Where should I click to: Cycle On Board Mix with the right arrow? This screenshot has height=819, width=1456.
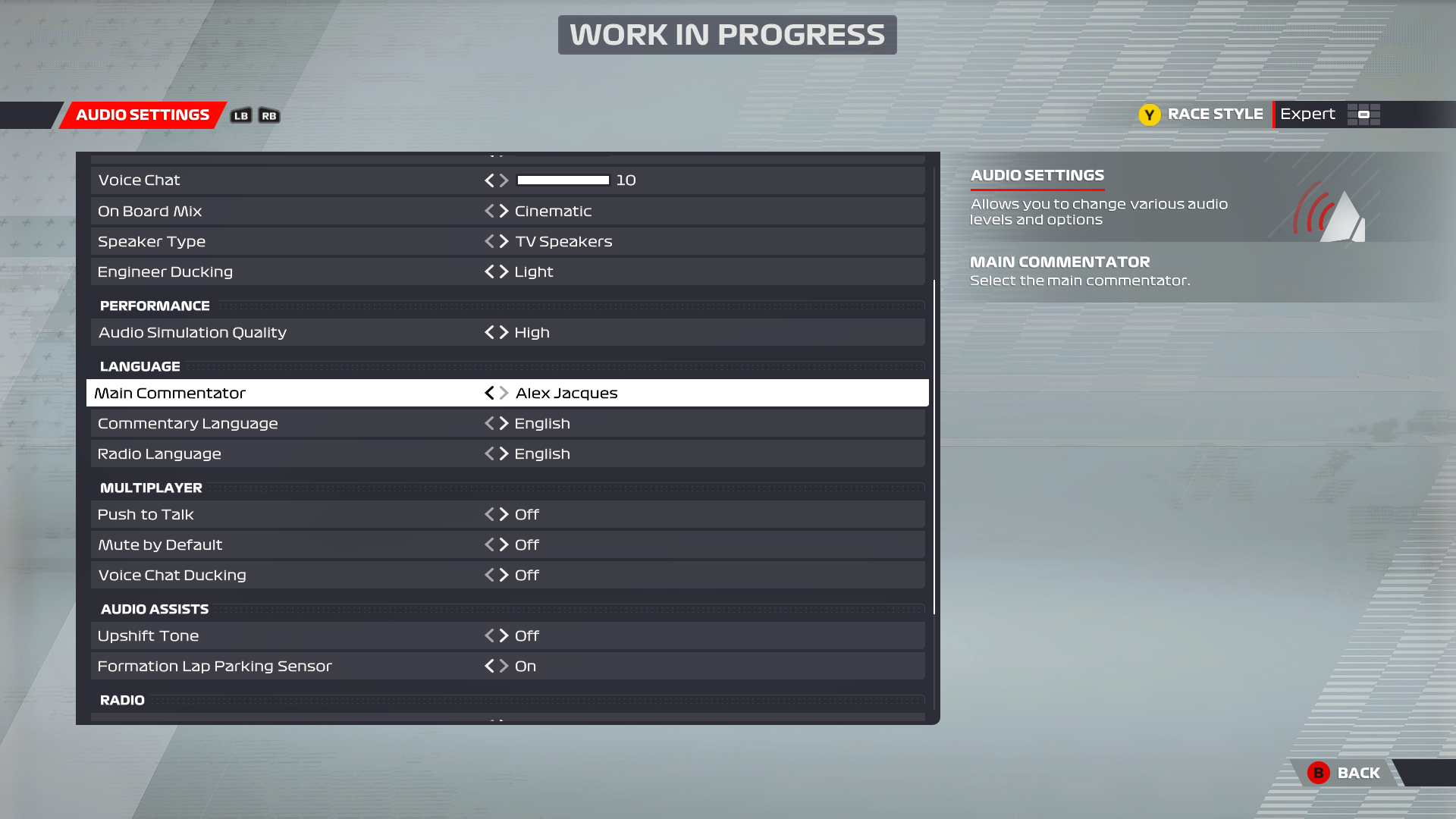(504, 211)
